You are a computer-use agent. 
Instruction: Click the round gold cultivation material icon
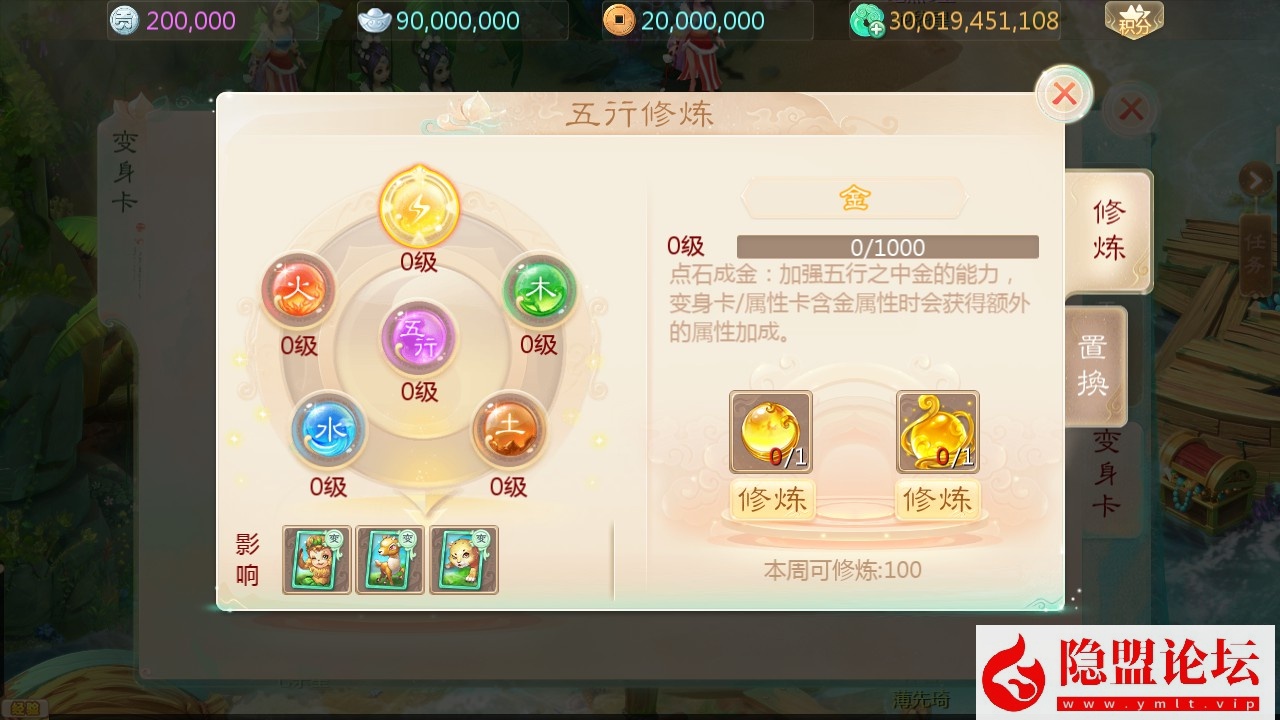pyautogui.click(x=769, y=432)
